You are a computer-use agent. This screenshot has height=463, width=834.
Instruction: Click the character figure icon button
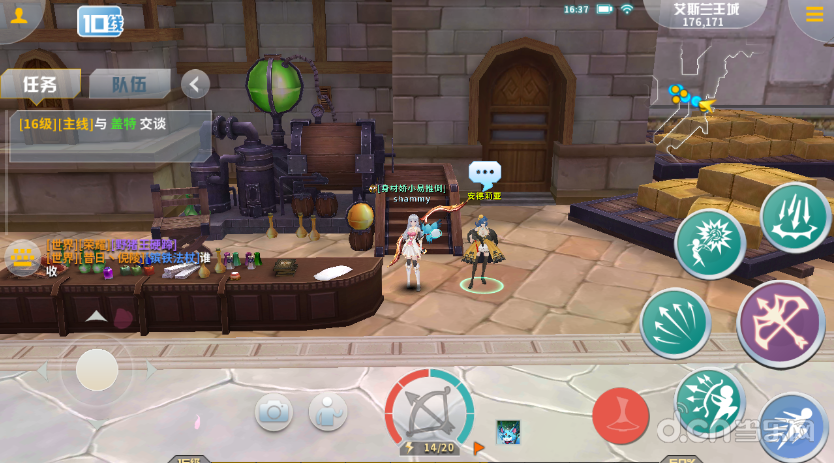coord(327,410)
